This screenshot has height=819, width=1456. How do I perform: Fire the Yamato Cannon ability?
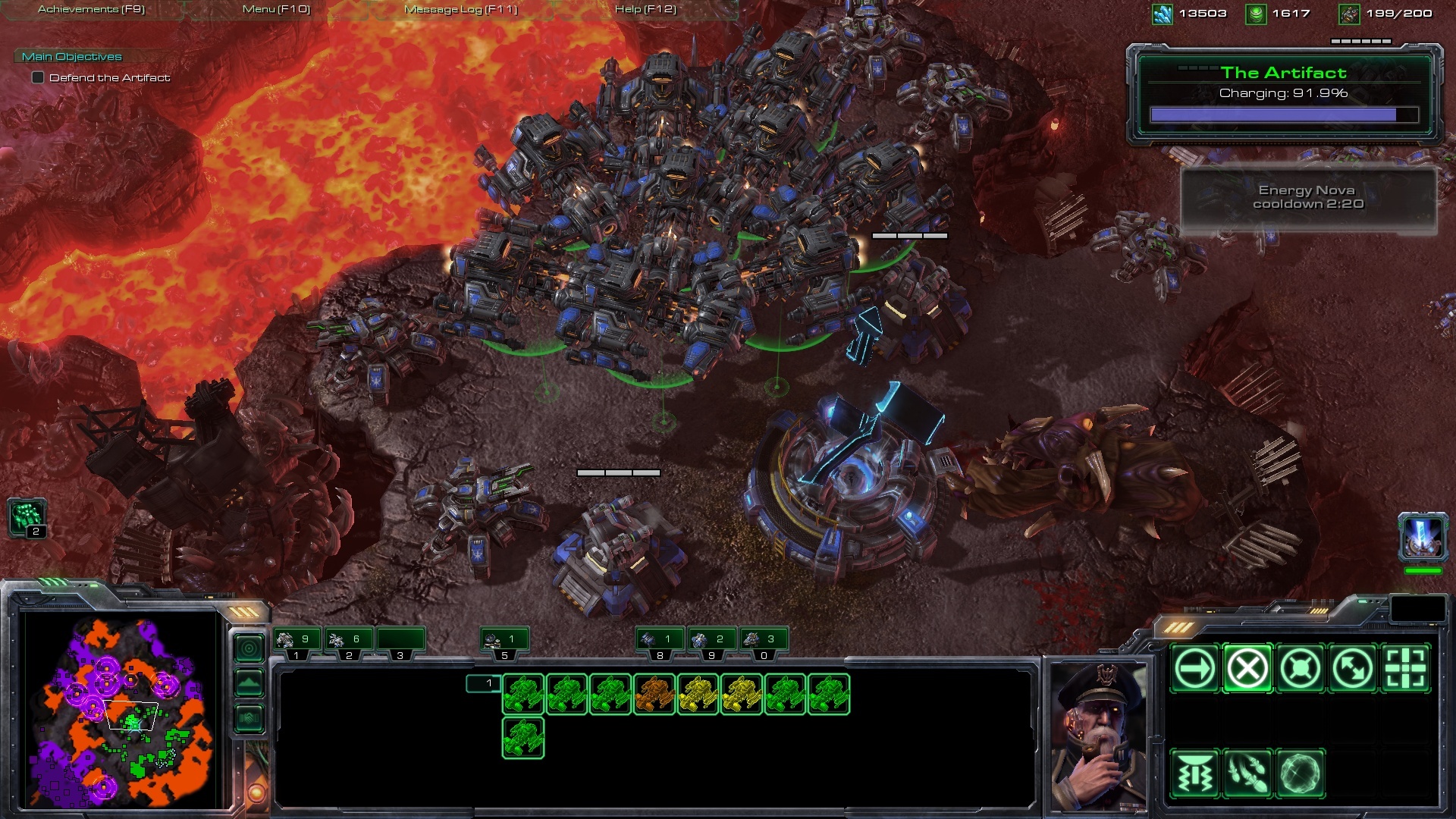click(x=1194, y=774)
